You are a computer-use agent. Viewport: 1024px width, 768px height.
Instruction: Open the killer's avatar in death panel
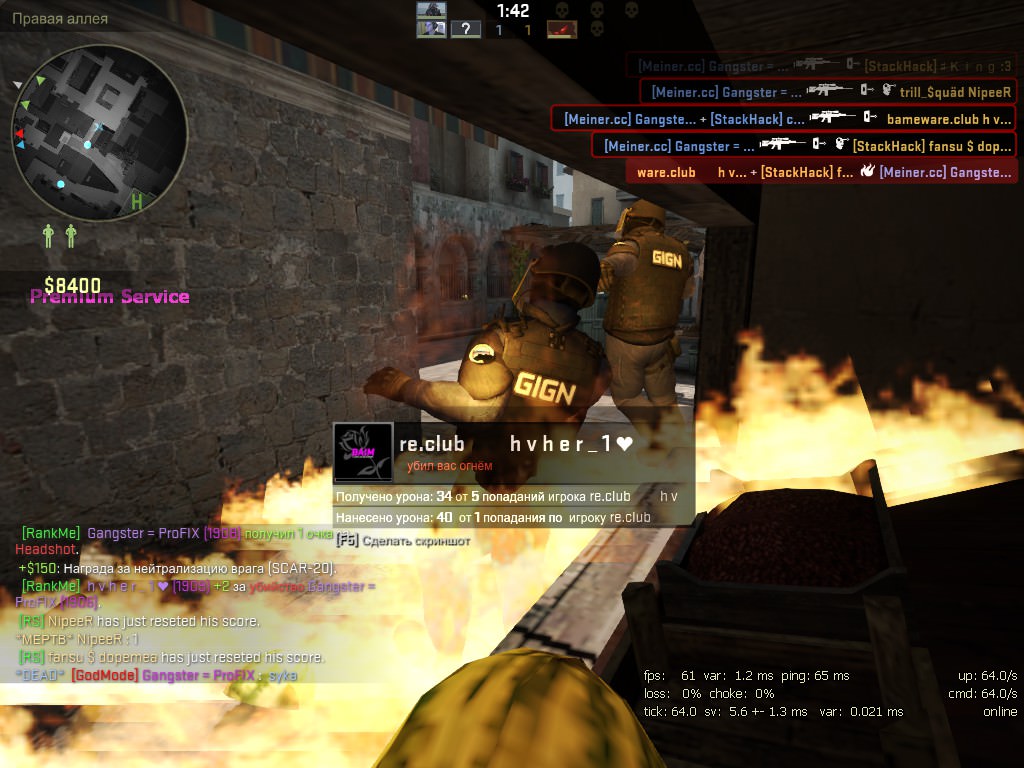click(361, 453)
